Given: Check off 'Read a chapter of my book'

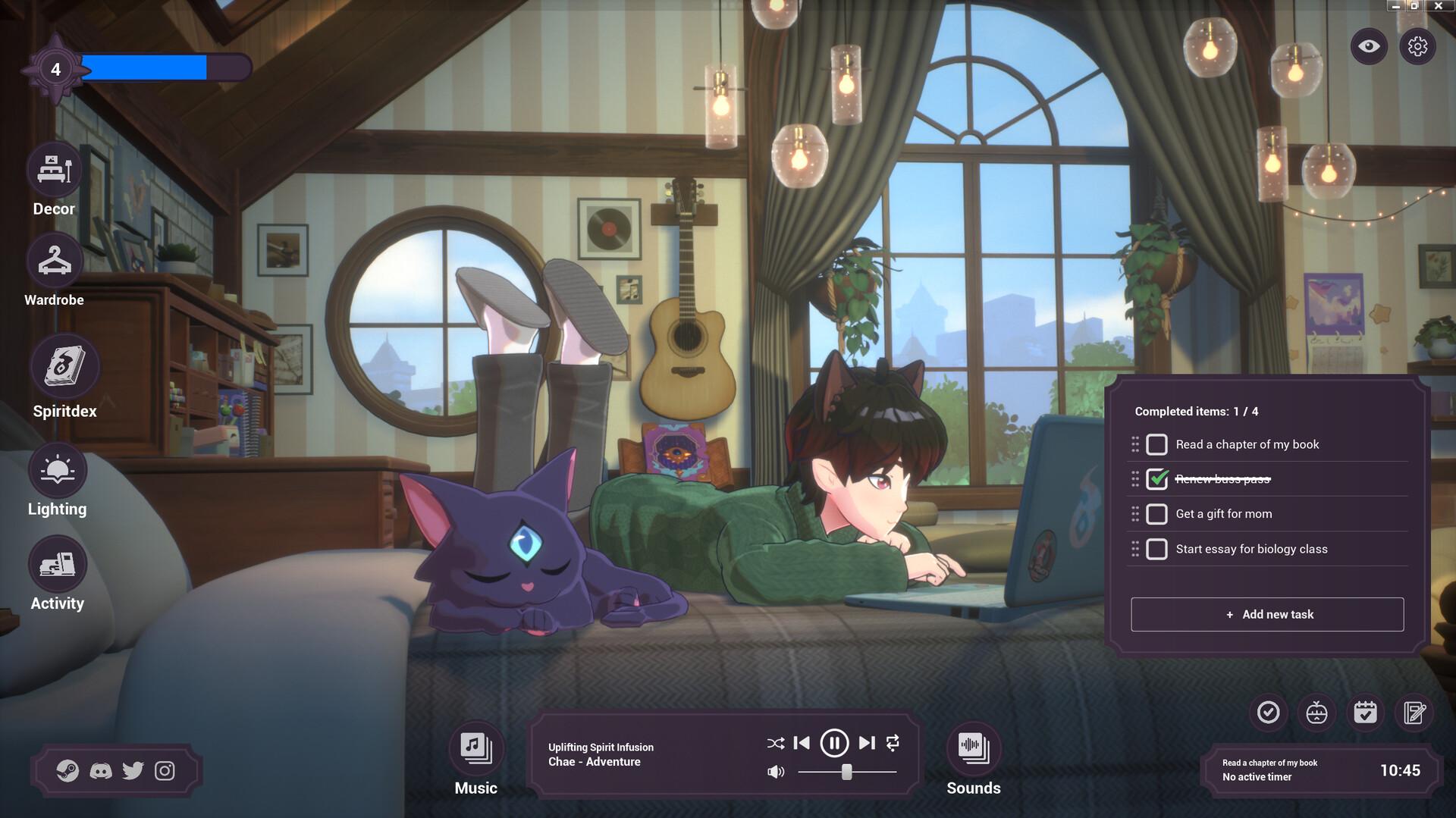Looking at the screenshot, I should click(x=1156, y=444).
